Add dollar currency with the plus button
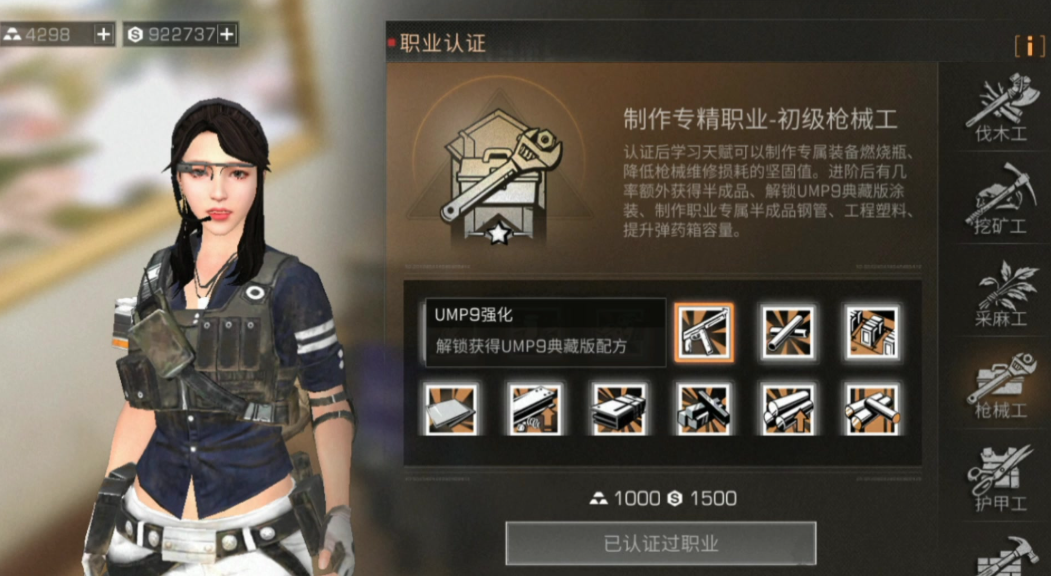Image resolution: width=1051 pixels, height=576 pixels. point(227,34)
